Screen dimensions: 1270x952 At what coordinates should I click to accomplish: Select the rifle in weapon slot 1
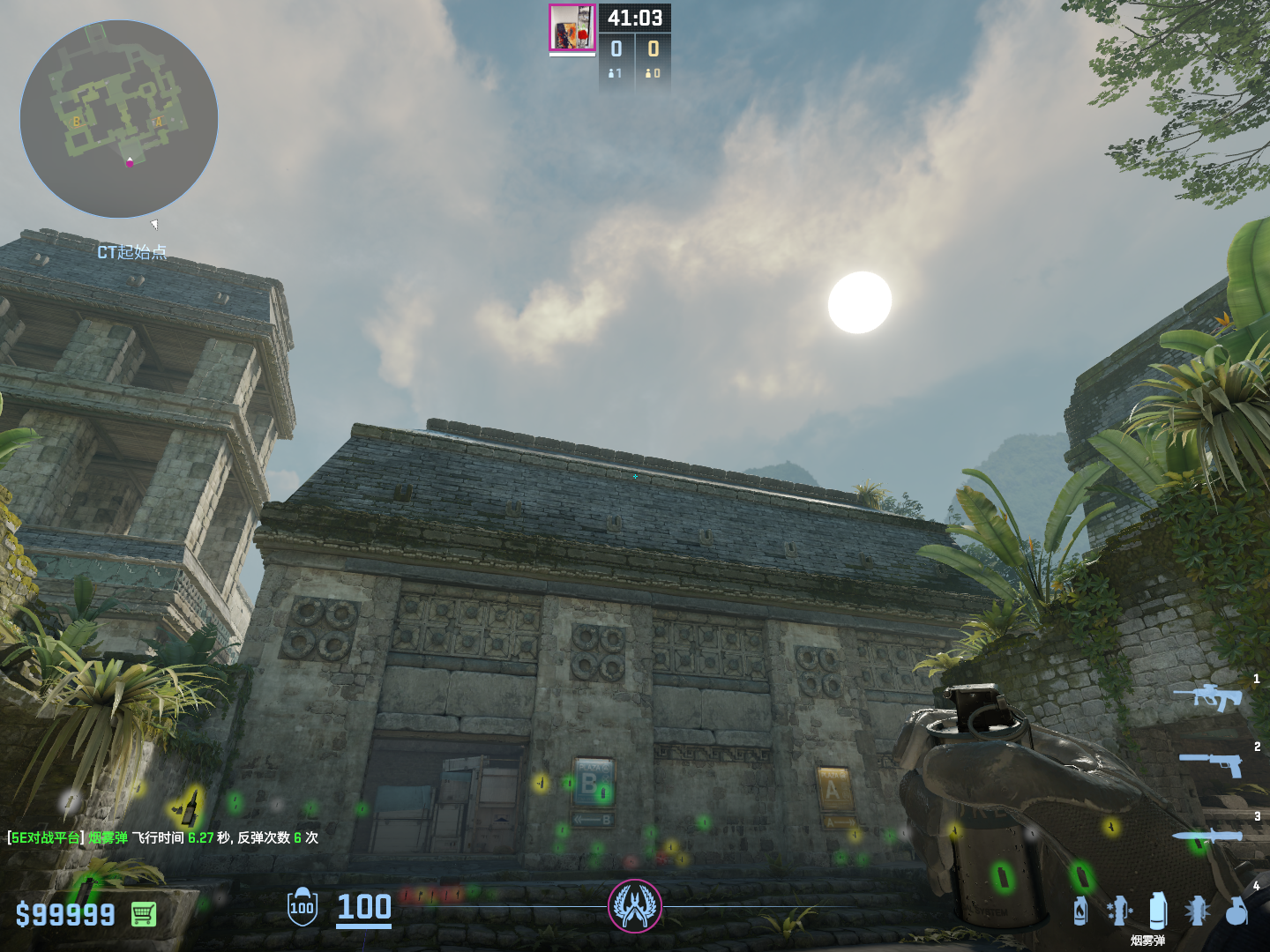tap(1207, 697)
